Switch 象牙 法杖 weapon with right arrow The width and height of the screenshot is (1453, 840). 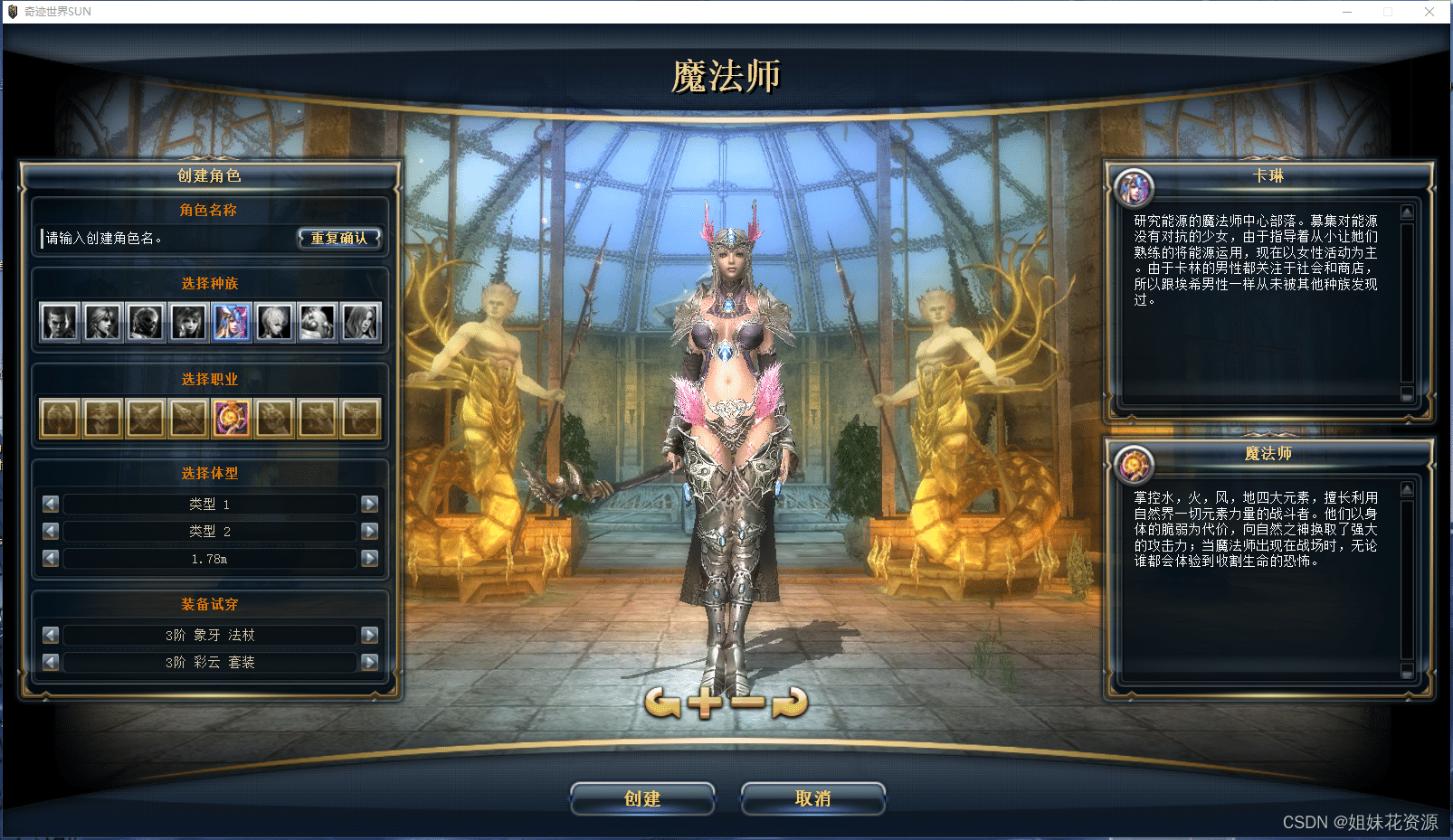click(369, 635)
